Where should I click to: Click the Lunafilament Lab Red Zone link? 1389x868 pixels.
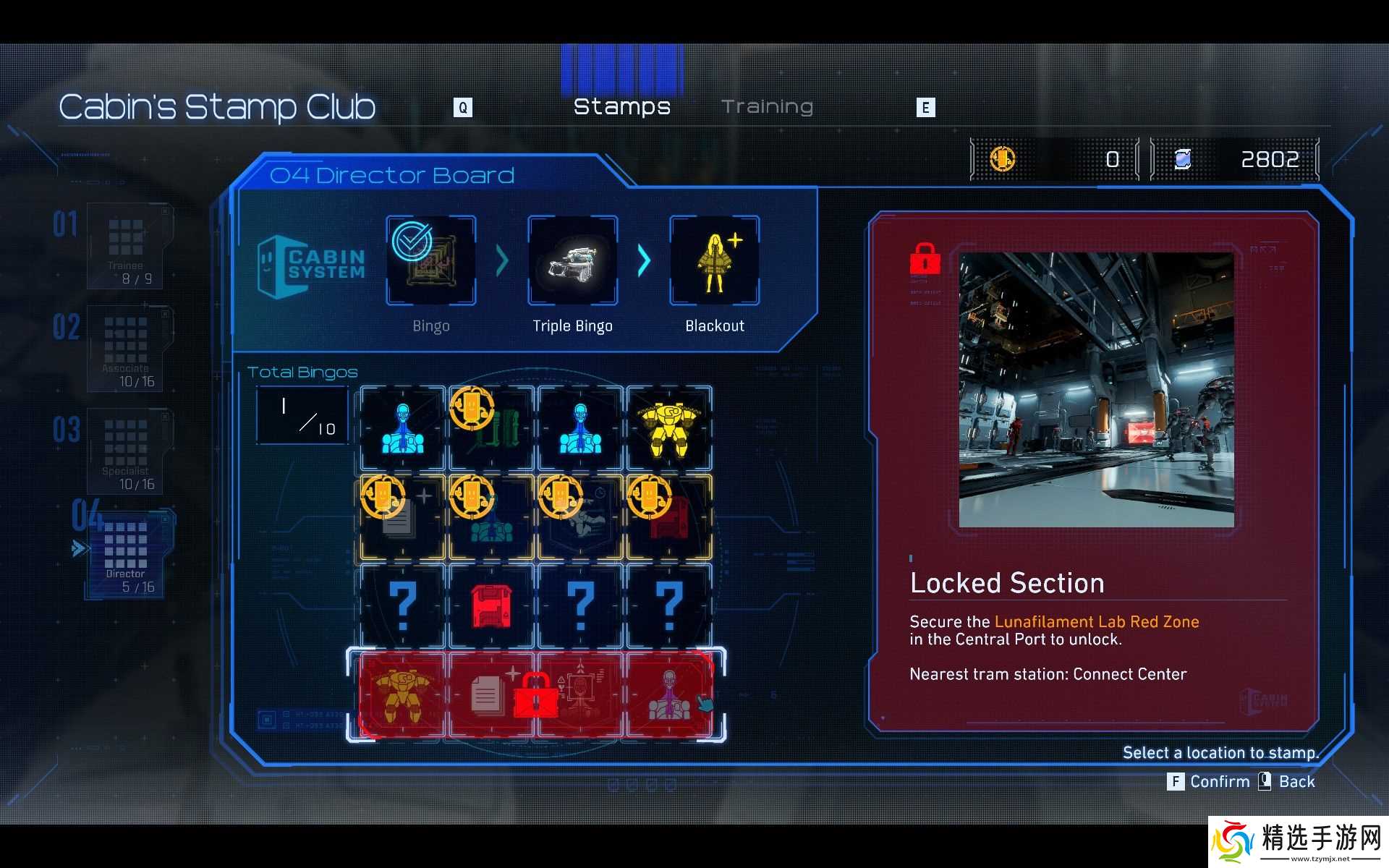pyautogui.click(x=1096, y=622)
